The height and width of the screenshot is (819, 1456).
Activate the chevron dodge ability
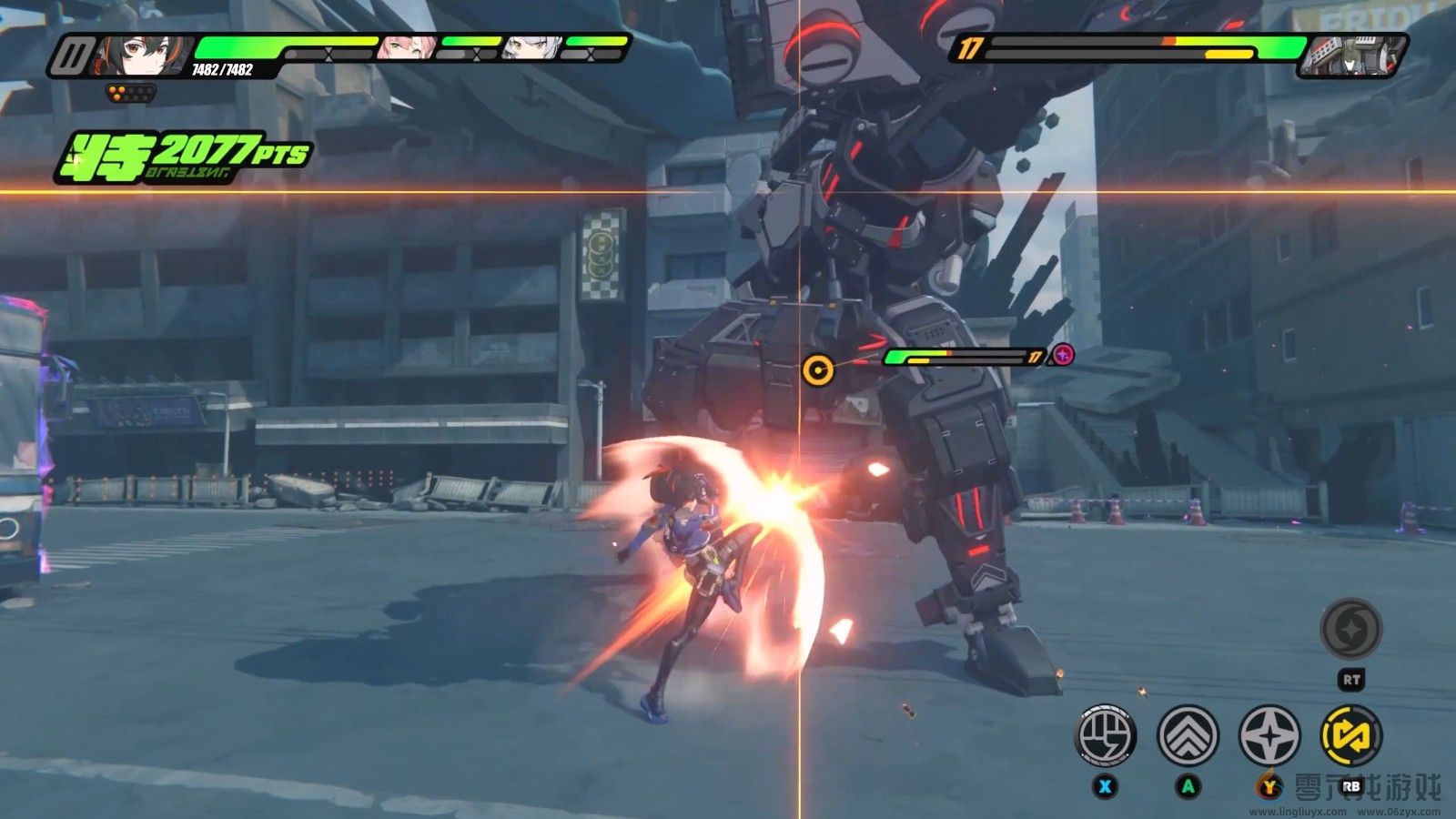point(1188,734)
